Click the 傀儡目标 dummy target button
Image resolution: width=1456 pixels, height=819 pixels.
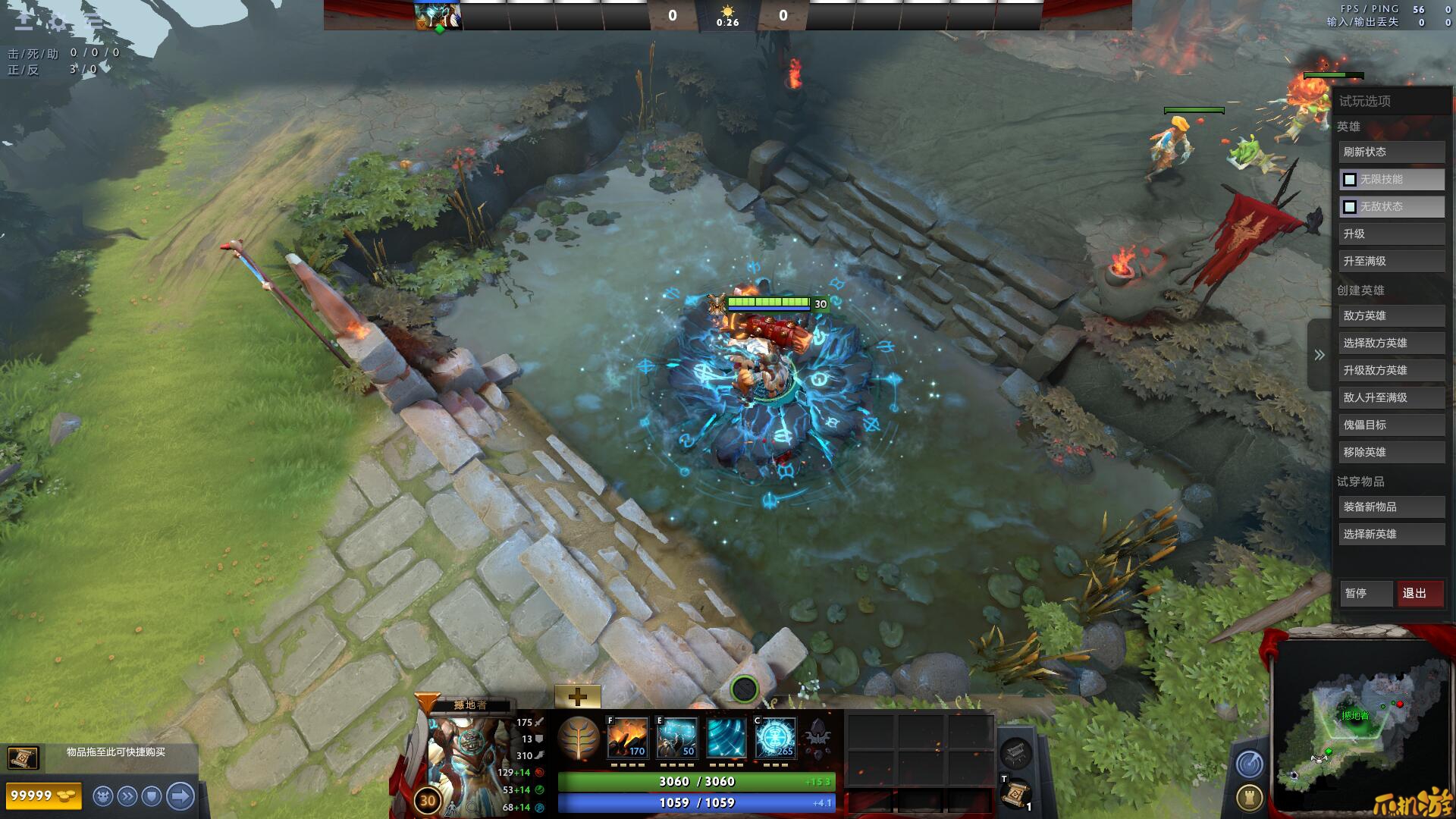(x=1391, y=425)
